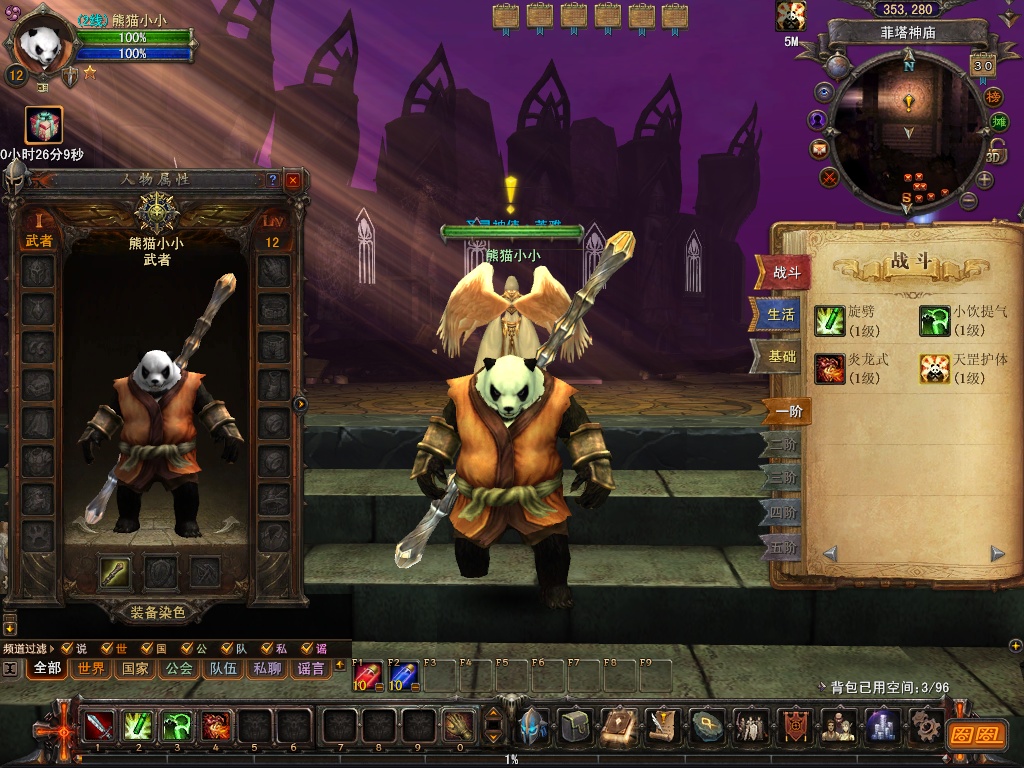
Task: Switch chat to the 公会 tab
Action: click(x=179, y=668)
